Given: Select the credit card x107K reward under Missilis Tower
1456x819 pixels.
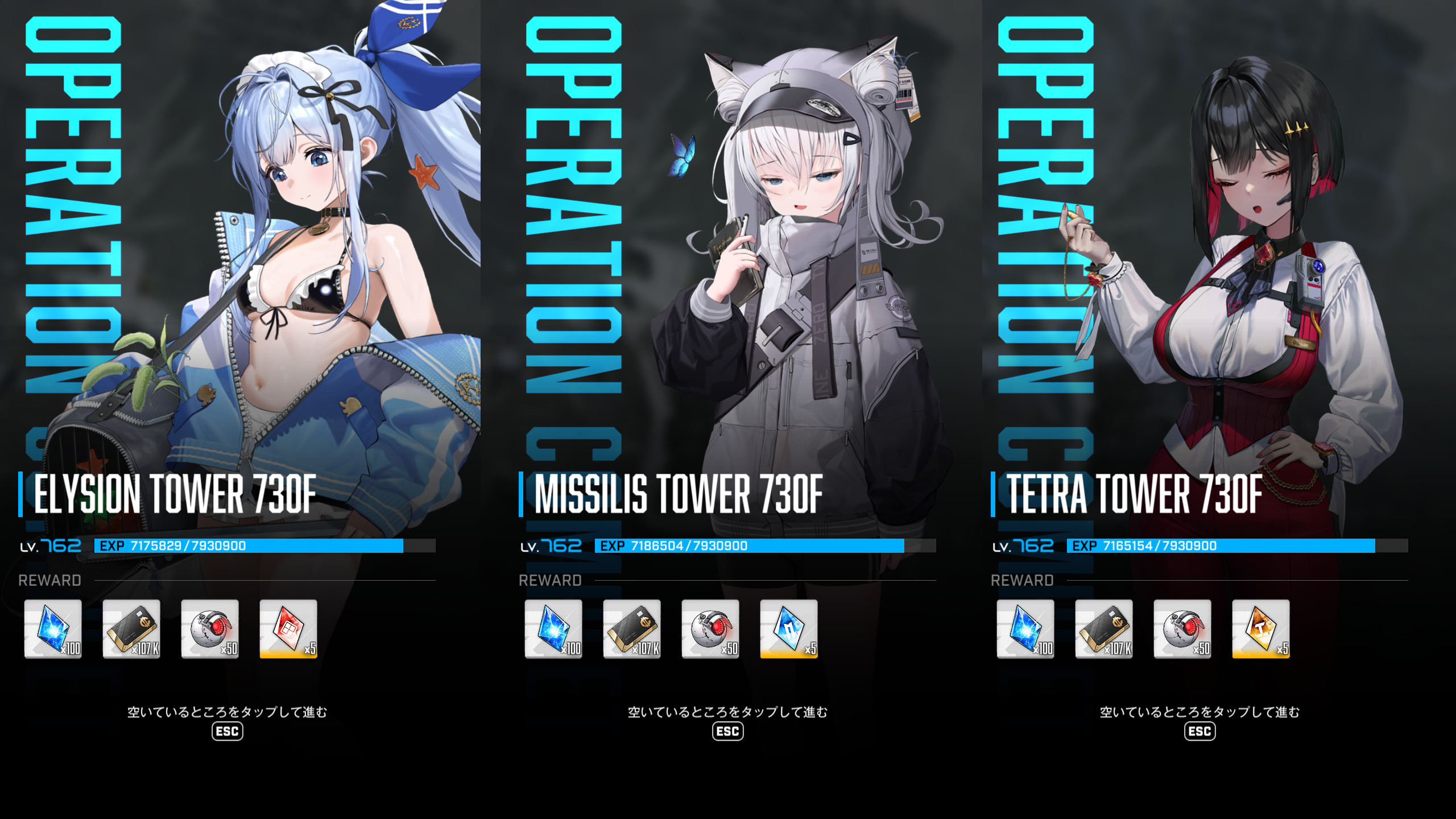Looking at the screenshot, I should click(632, 628).
